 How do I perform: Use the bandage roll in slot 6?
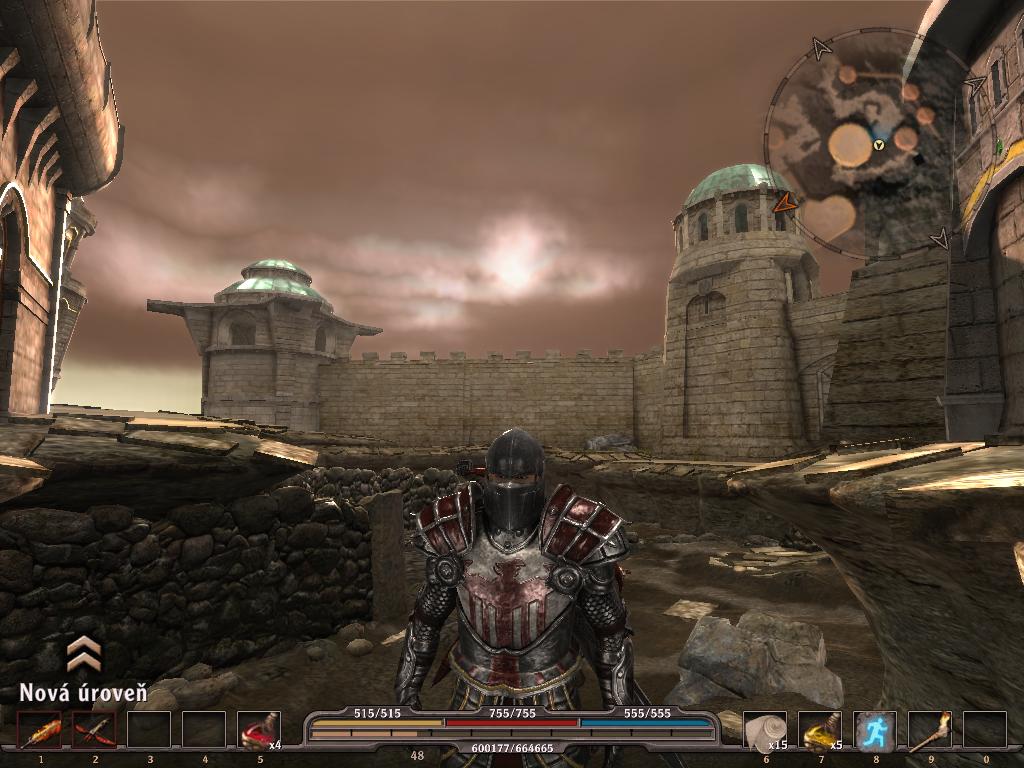(766, 730)
